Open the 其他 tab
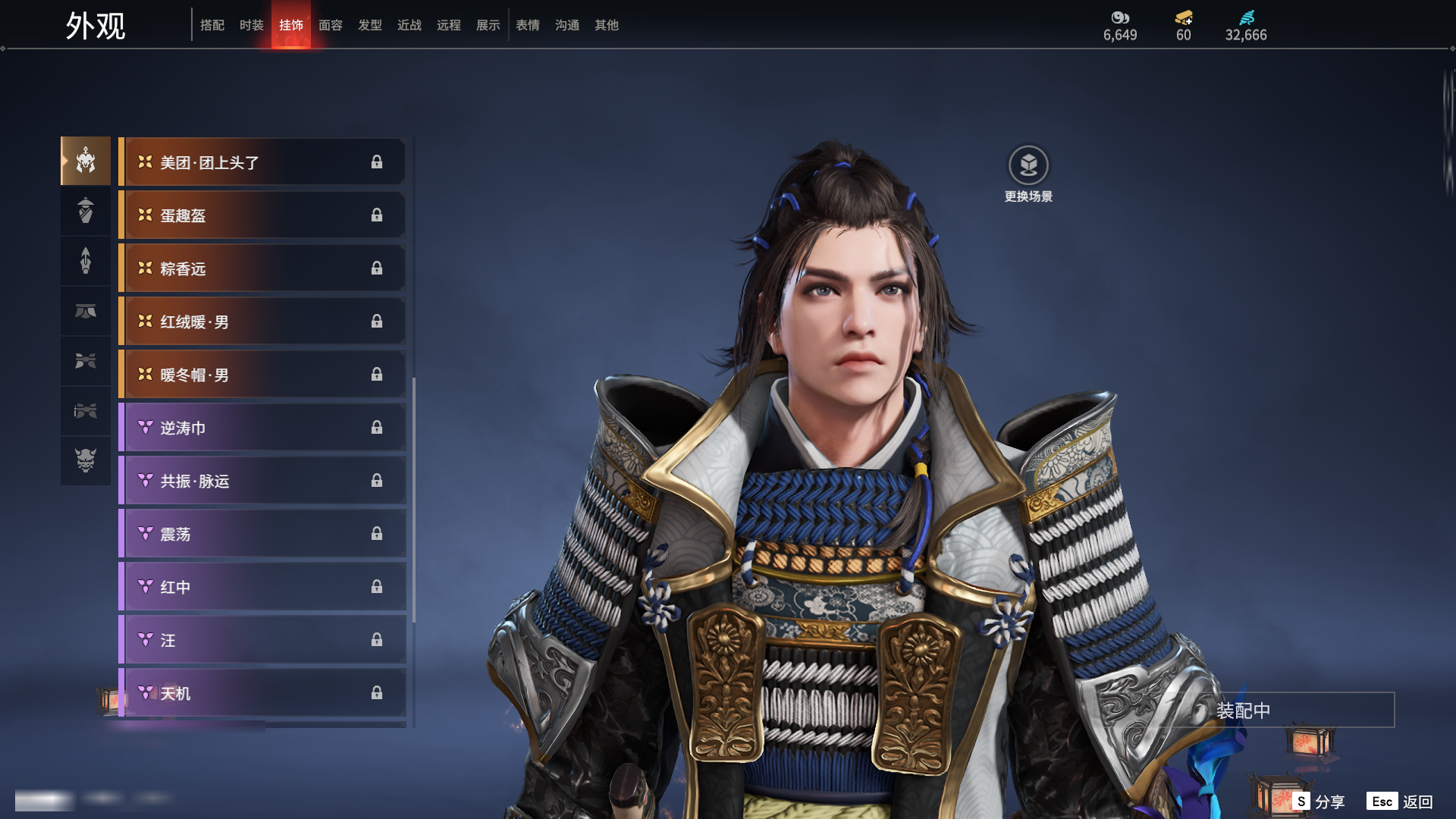The width and height of the screenshot is (1456, 819). point(607,25)
